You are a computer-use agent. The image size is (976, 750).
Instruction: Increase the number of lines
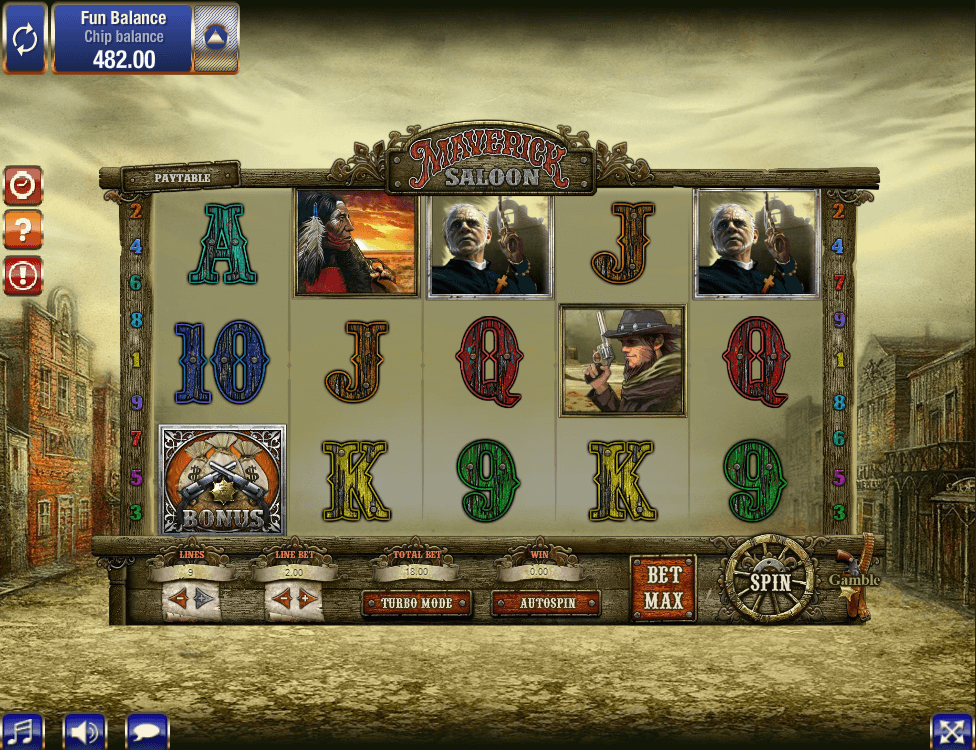[x=203, y=599]
